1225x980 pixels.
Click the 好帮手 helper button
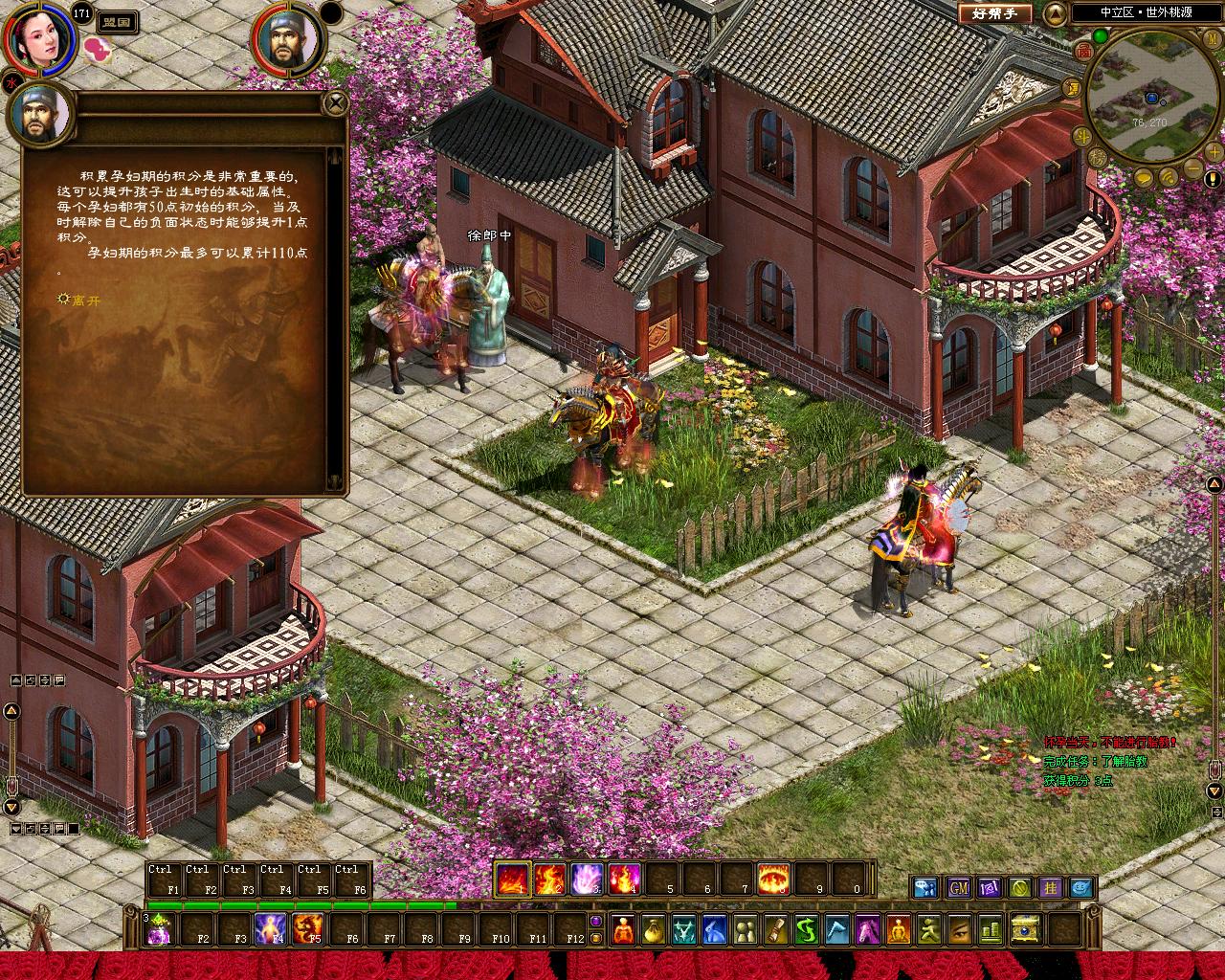[x=995, y=13]
